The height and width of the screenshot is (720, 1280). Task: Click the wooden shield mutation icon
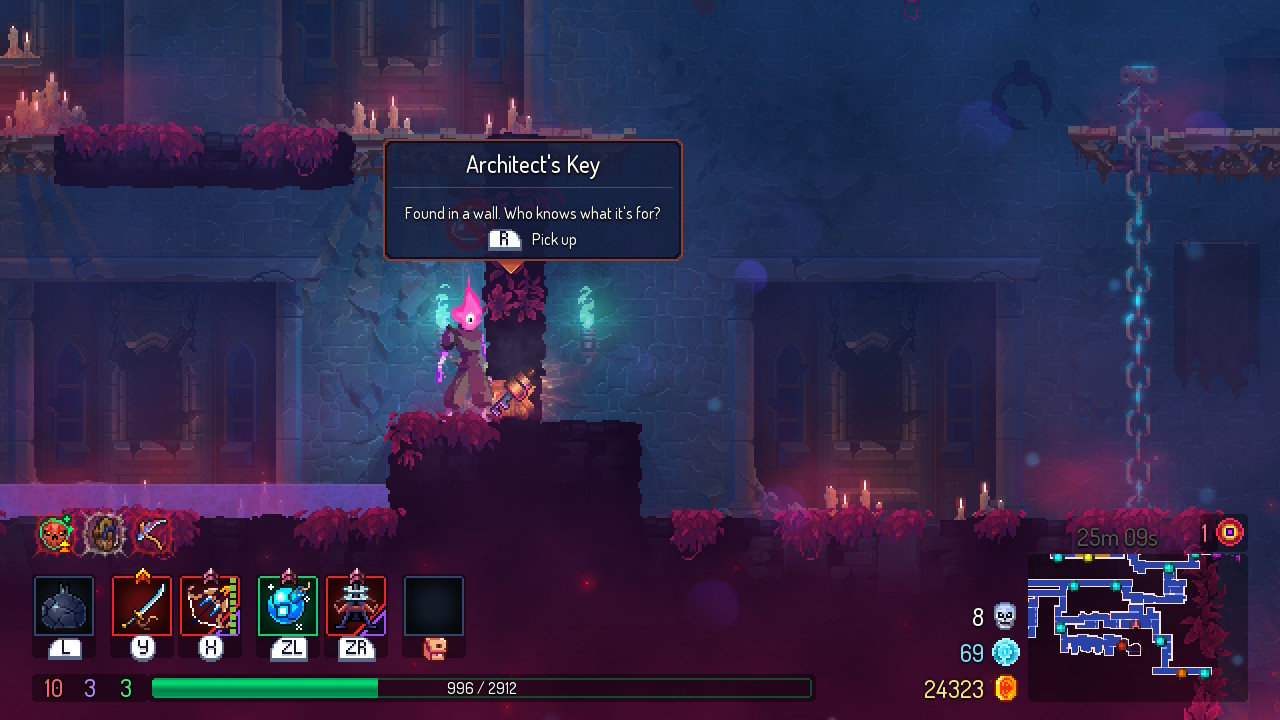tap(103, 535)
